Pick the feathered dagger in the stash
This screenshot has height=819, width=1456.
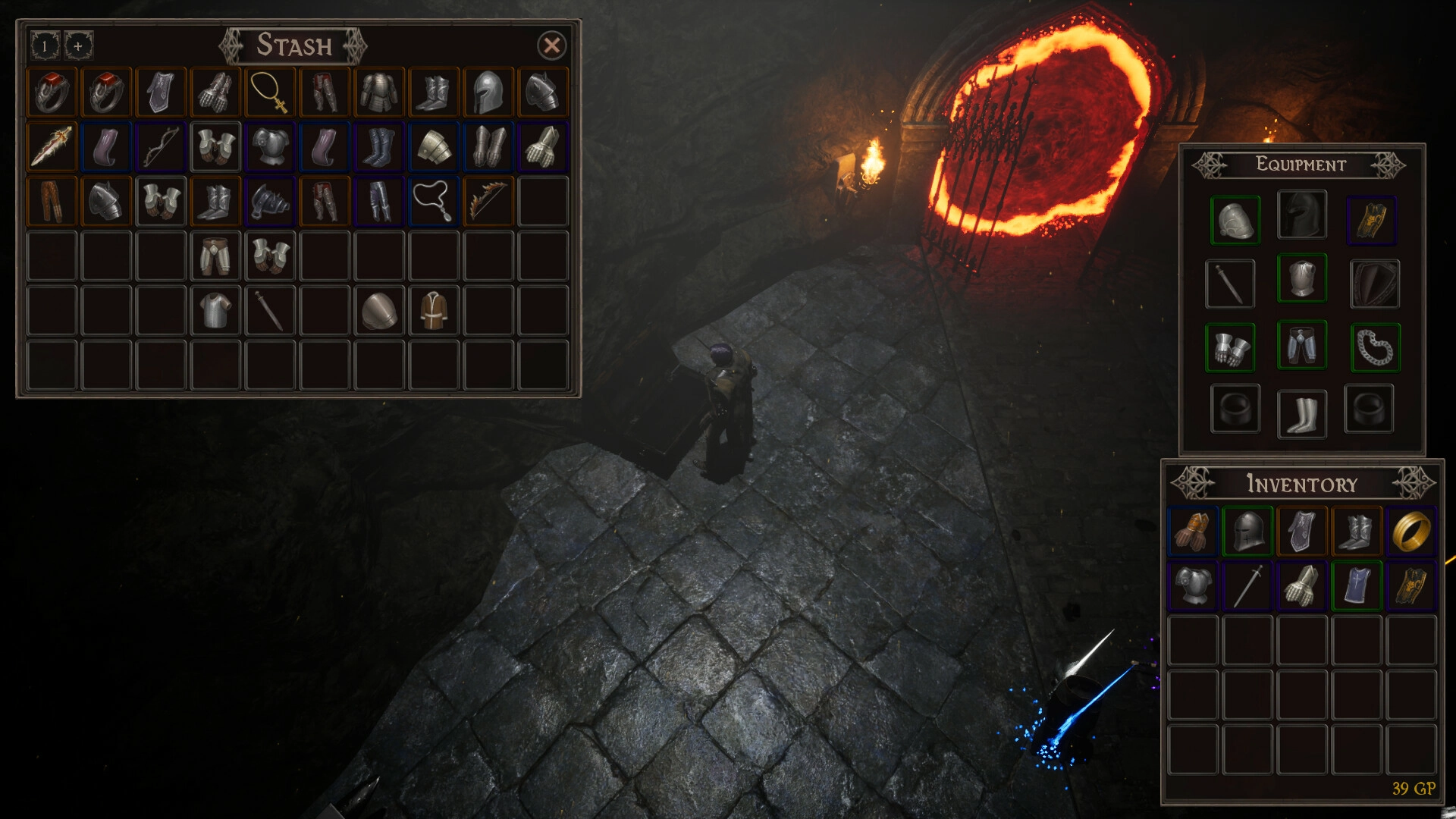pos(52,146)
